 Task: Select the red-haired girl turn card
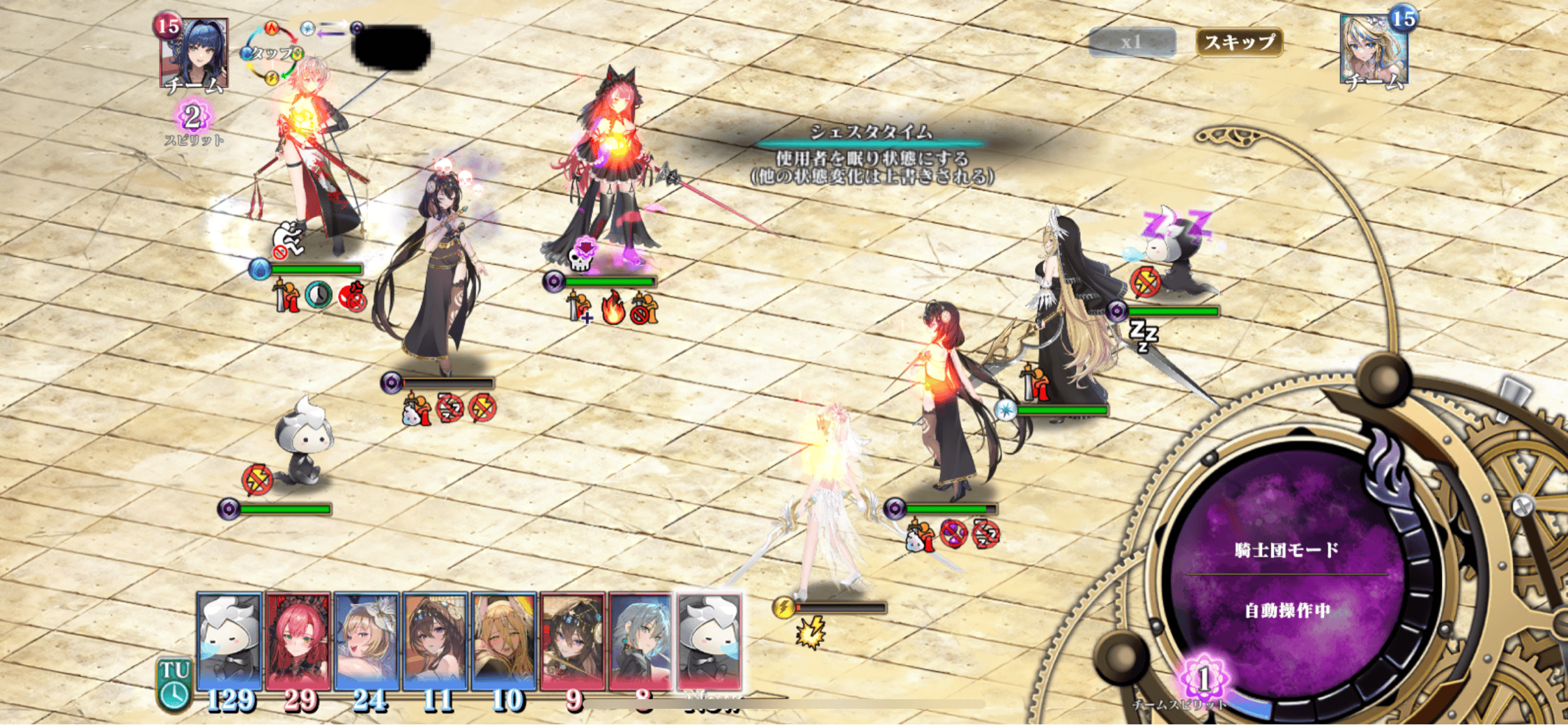tap(298, 643)
